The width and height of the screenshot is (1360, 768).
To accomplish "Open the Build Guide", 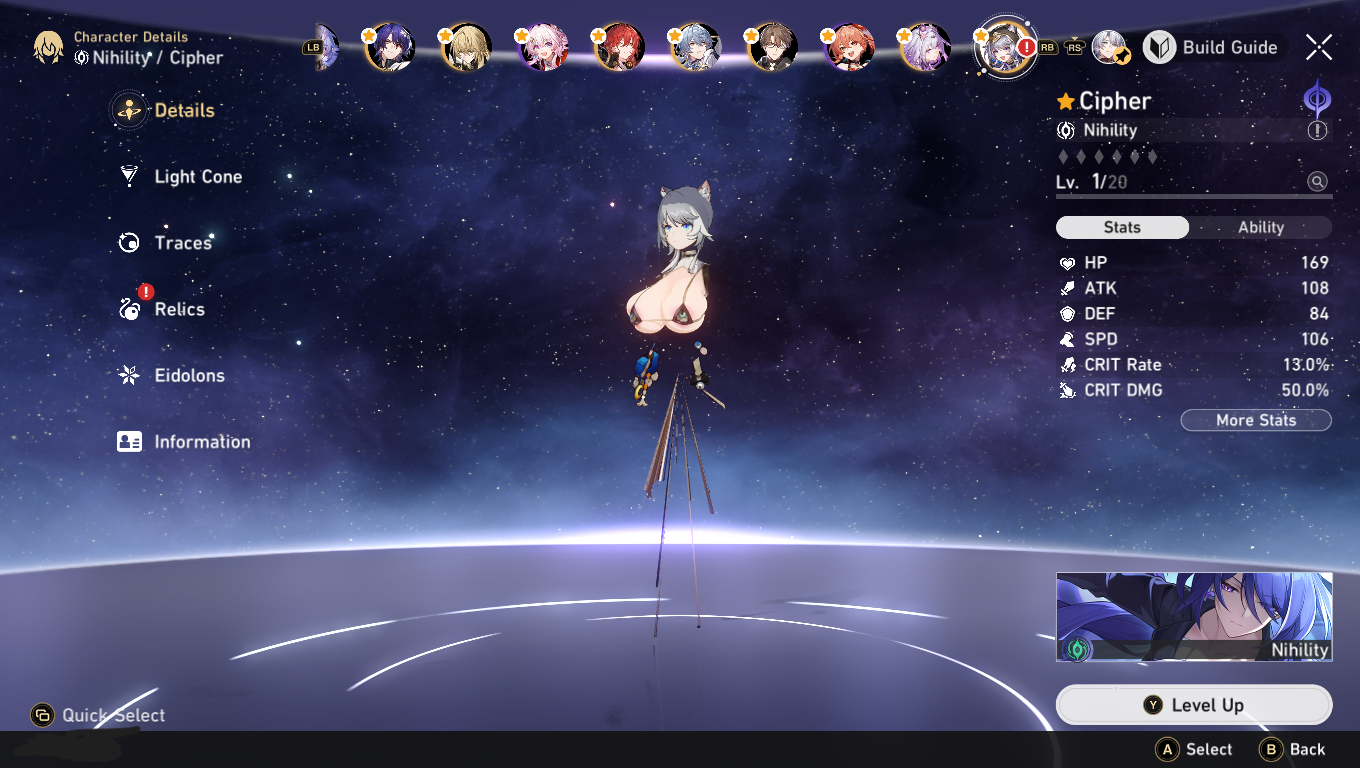I will (1211, 47).
